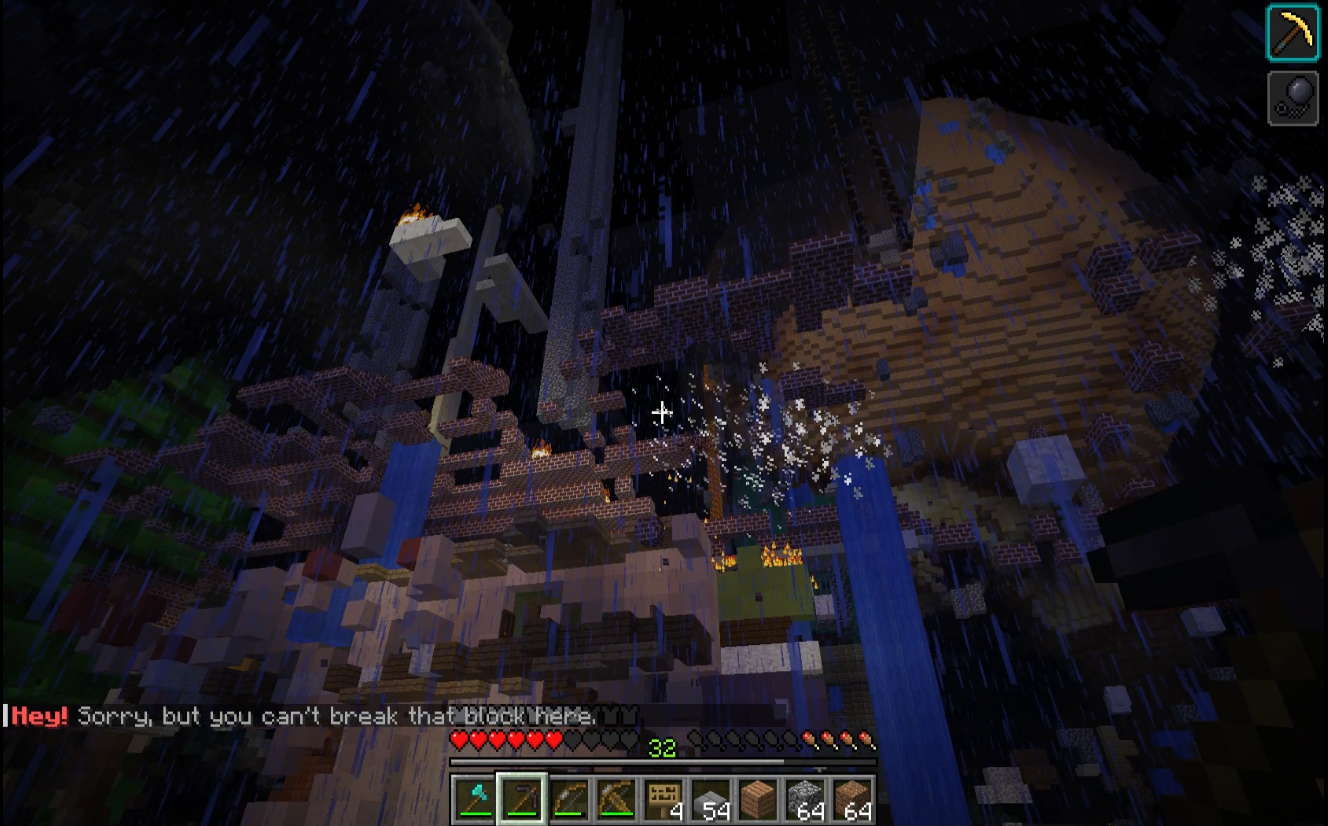
Task: Choose the sign stack of 4
Action: [x=663, y=800]
